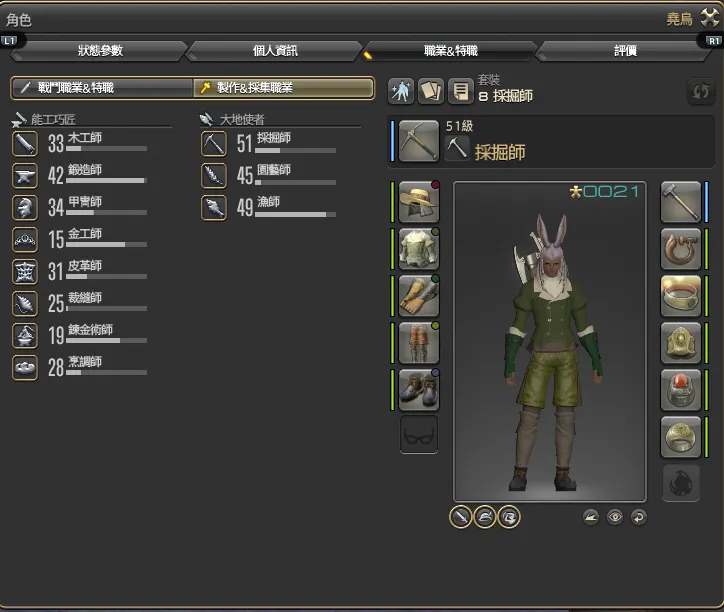
Task: Click the refresh arrows button
Action: coord(700,91)
